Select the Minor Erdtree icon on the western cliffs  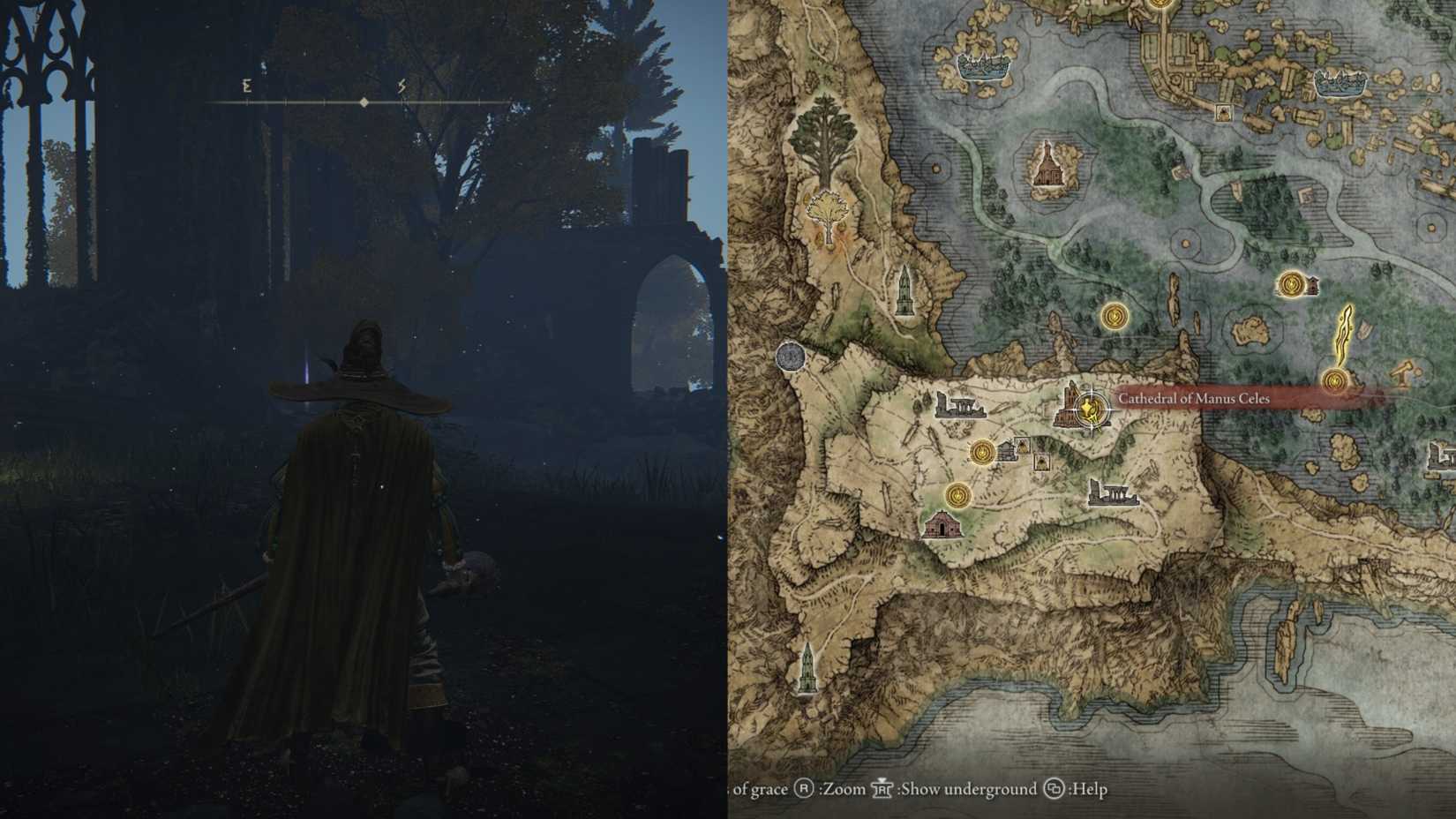(828, 212)
